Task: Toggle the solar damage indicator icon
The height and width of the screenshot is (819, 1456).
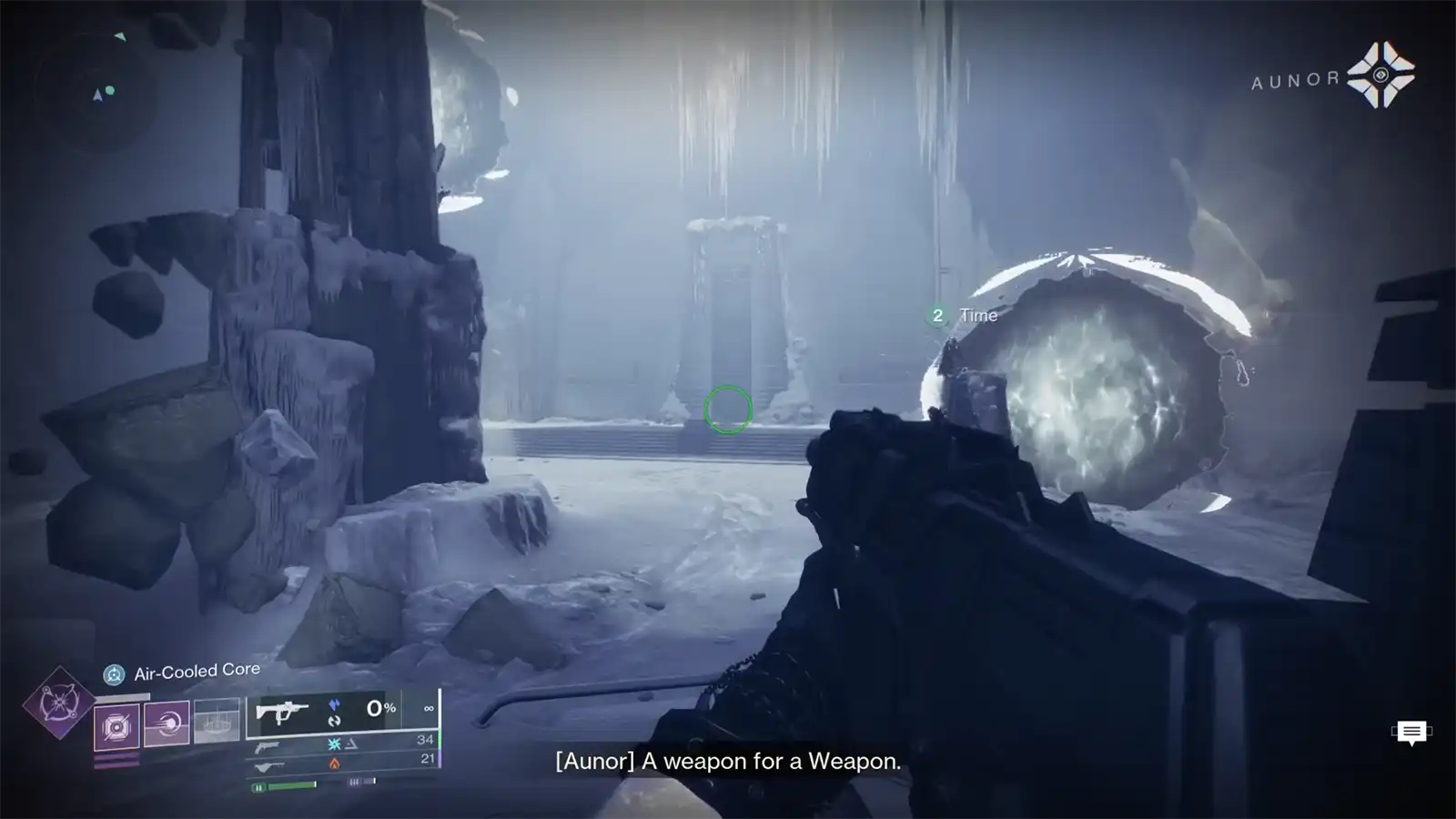Action: (x=333, y=763)
